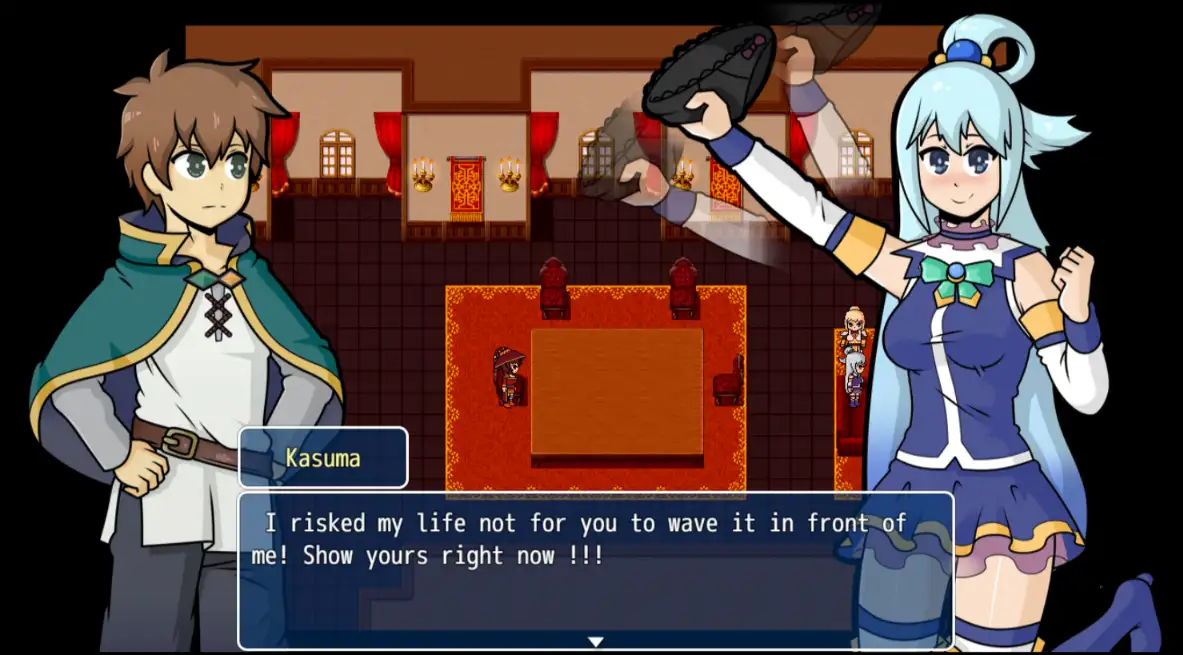Advance dialogue with the white down arrow
Image resolution: width=1183 pixels, height=655 pixels.
point(595,641)
